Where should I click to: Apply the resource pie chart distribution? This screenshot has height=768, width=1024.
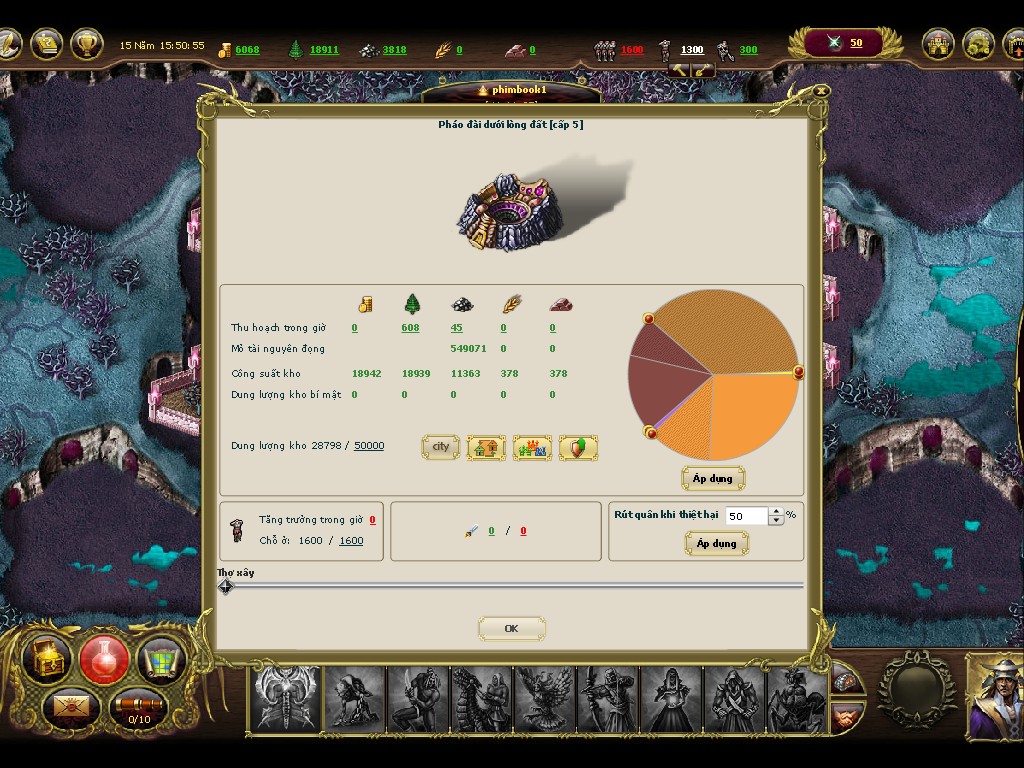[712, 478]
